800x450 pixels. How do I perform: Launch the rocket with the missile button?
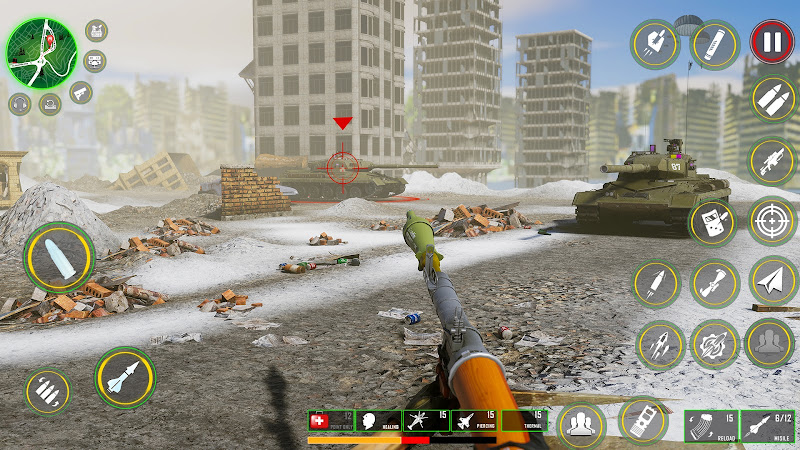(124, 379)
